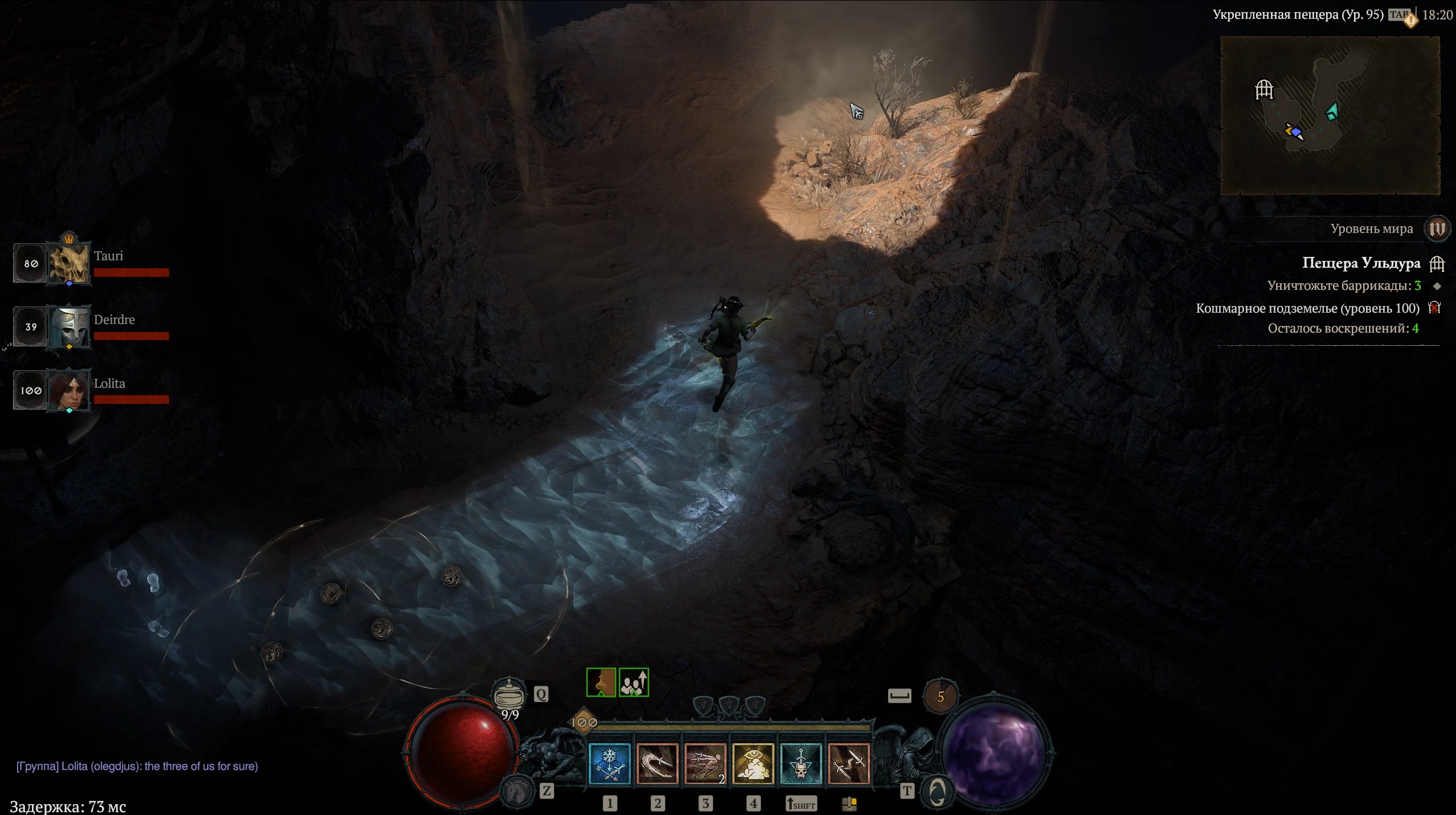Open the minimap
Viewport: 1456px width, 815px height.
[1330, 116]
